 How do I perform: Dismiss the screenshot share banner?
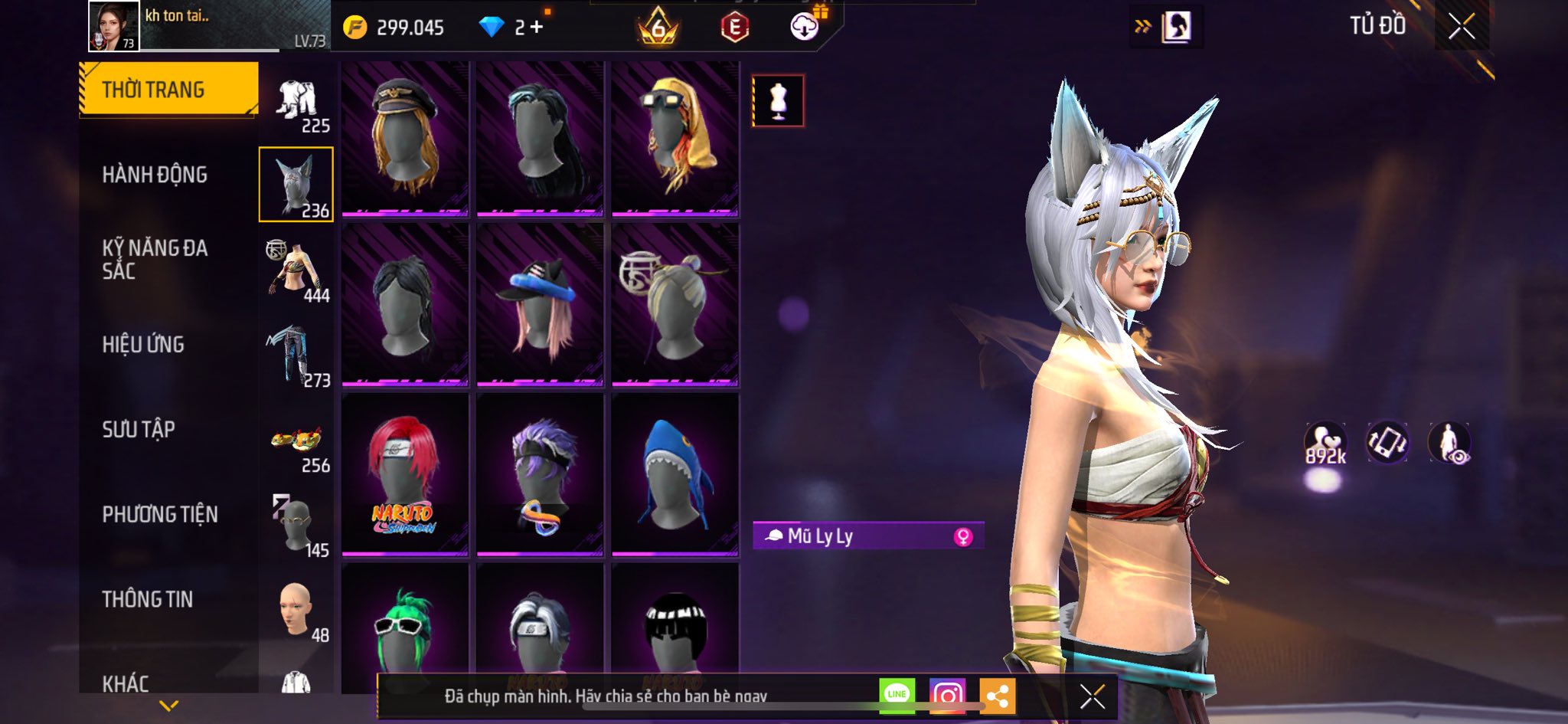pyautogui.click(x=1092, y=696)
